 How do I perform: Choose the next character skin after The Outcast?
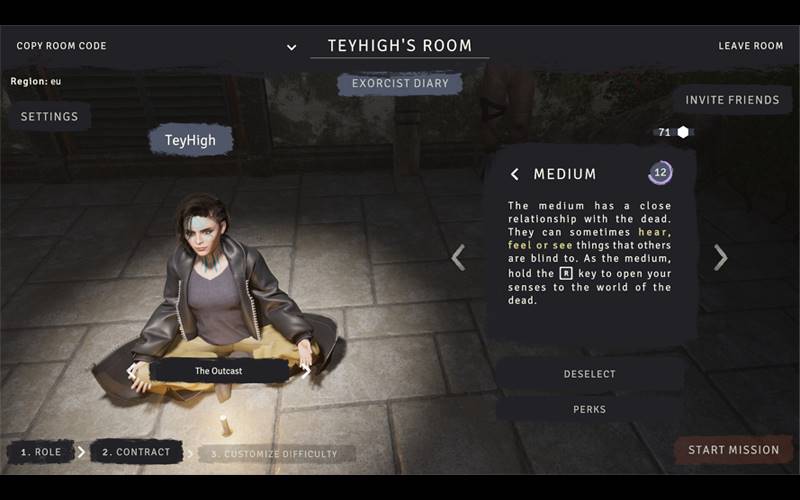(x=306, y=371)
